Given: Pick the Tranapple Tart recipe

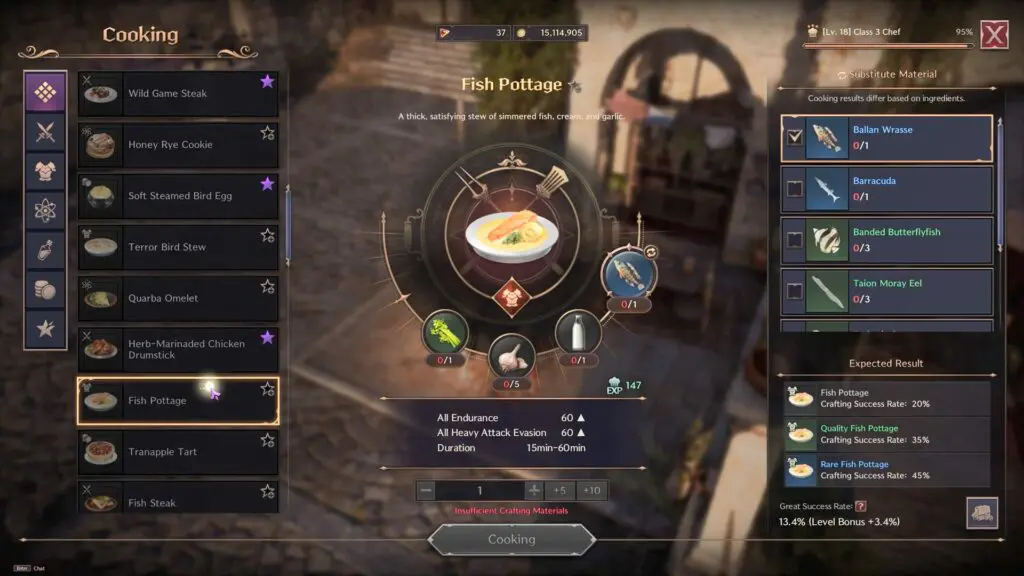Looking at the screenshot, I should tap(177, 452).
